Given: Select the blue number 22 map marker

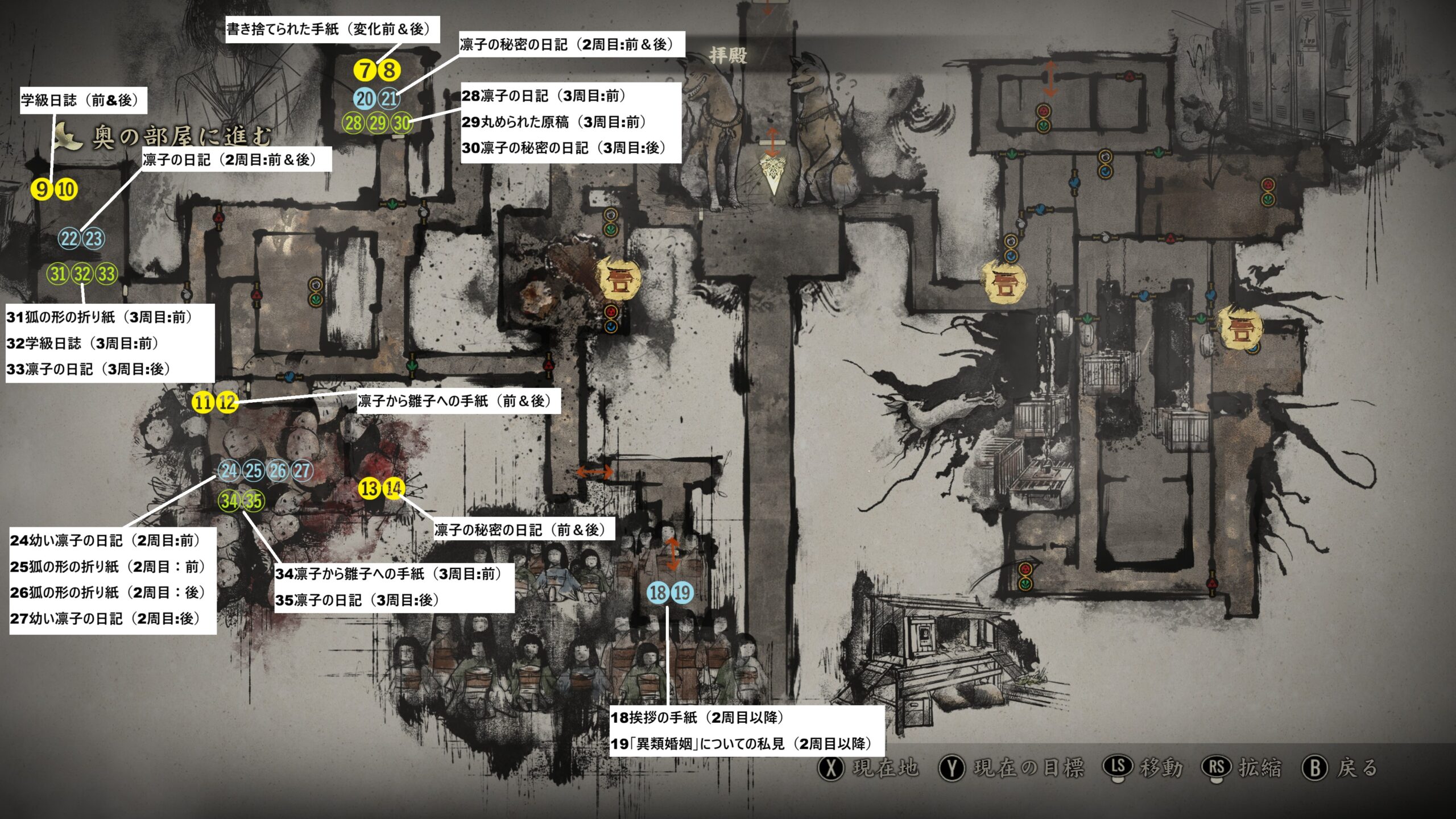Looking at the screenshot, I should click(69, 239).
